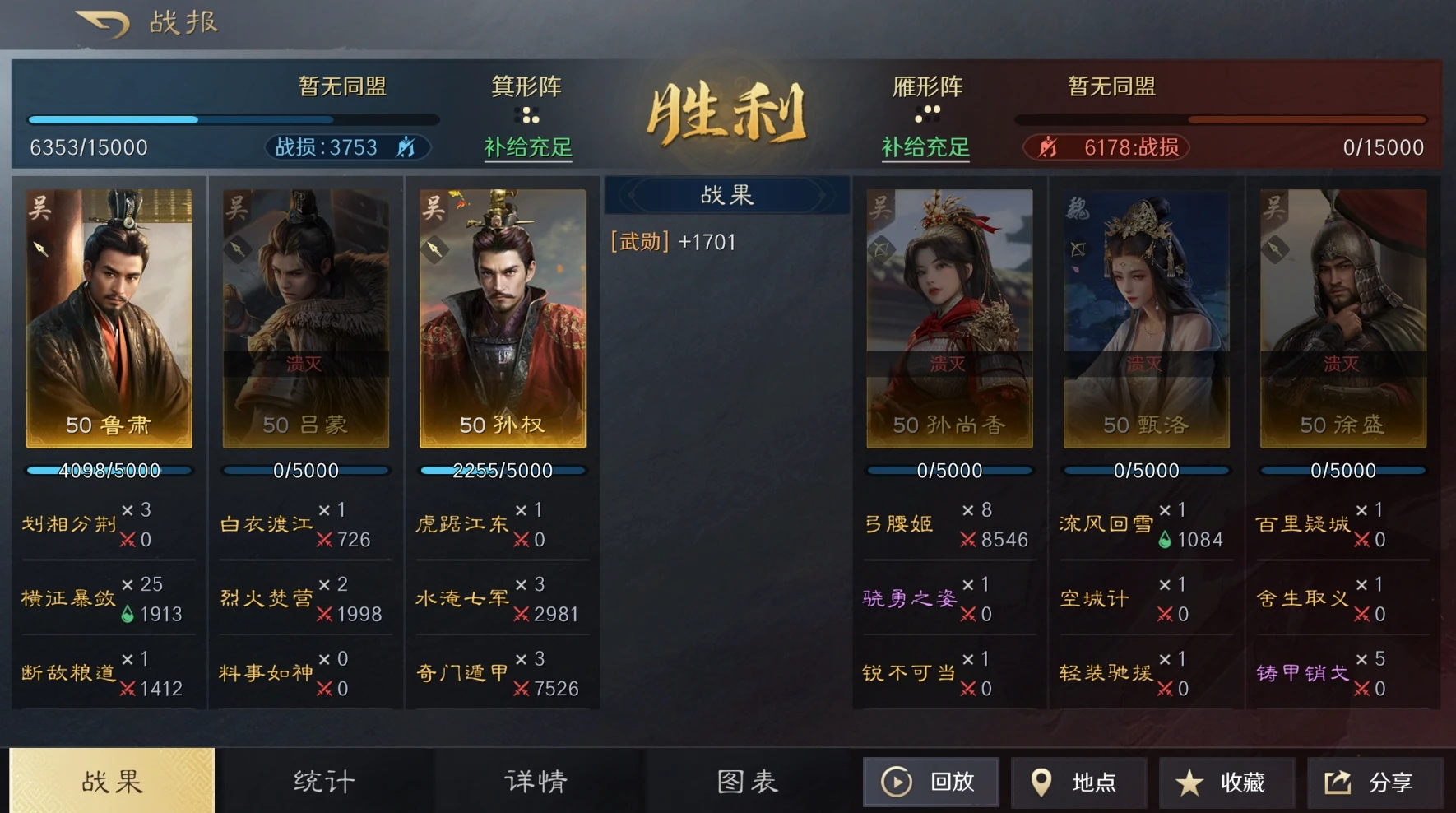The width and height of the screenshot is (1456, 813).
Task: Select the star icon to favorite this battle report
Action: [x=1189, y=782]
